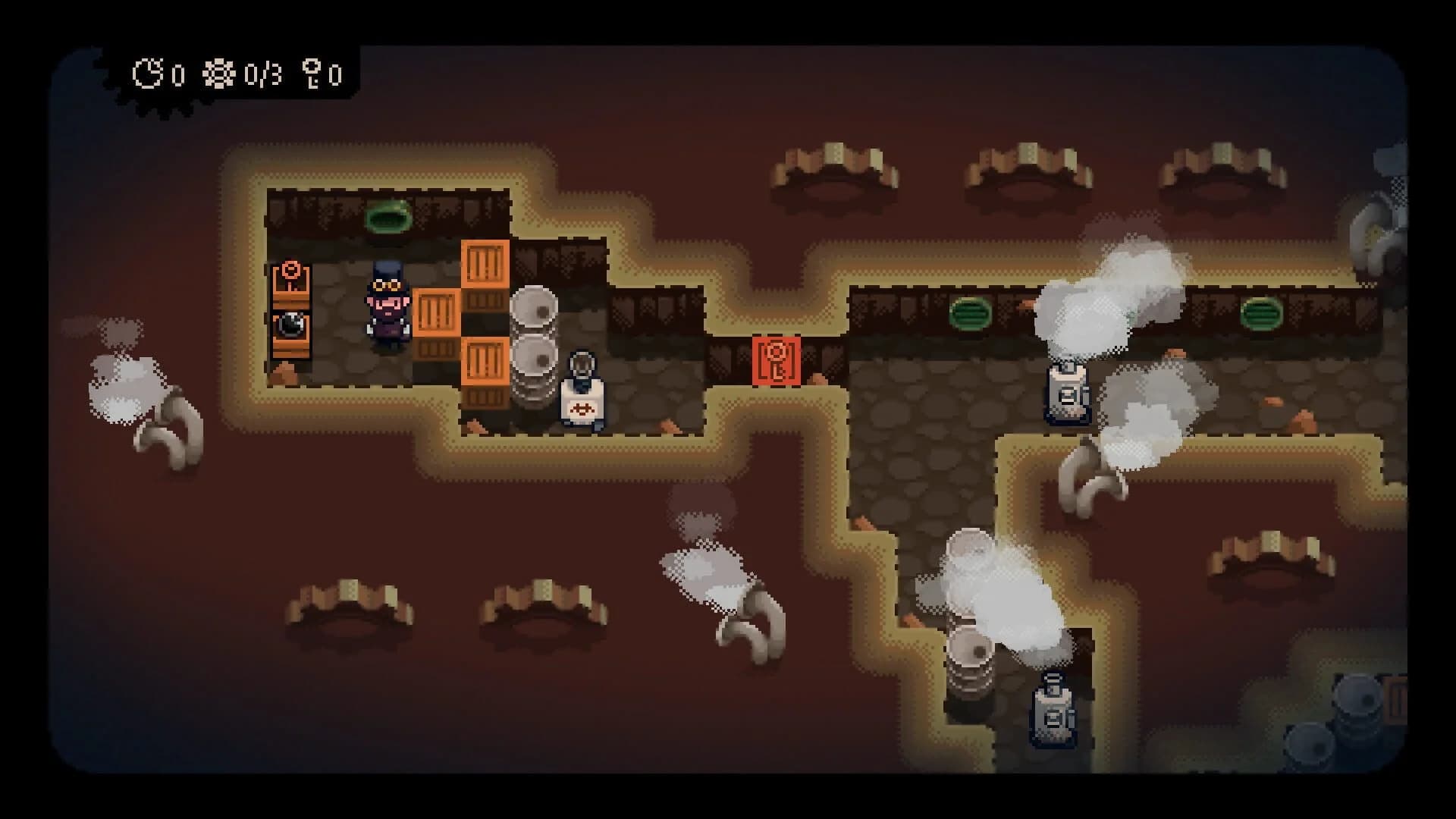Click the red key-locked door tile
Screen dimensions: 1456x819
click(x=775, y=358)
